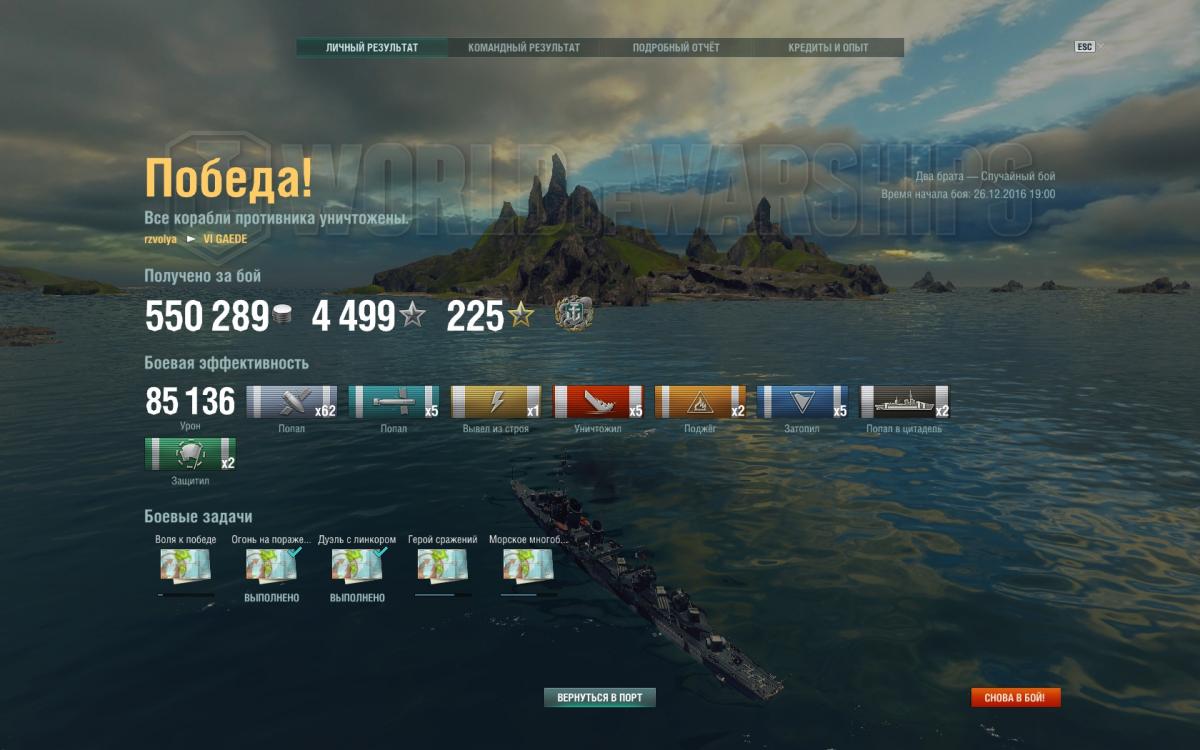Select the «Дуэль с линкором» mission
Screen dimensions: 1200x750
pyautogui.click(x=357, y=566)
